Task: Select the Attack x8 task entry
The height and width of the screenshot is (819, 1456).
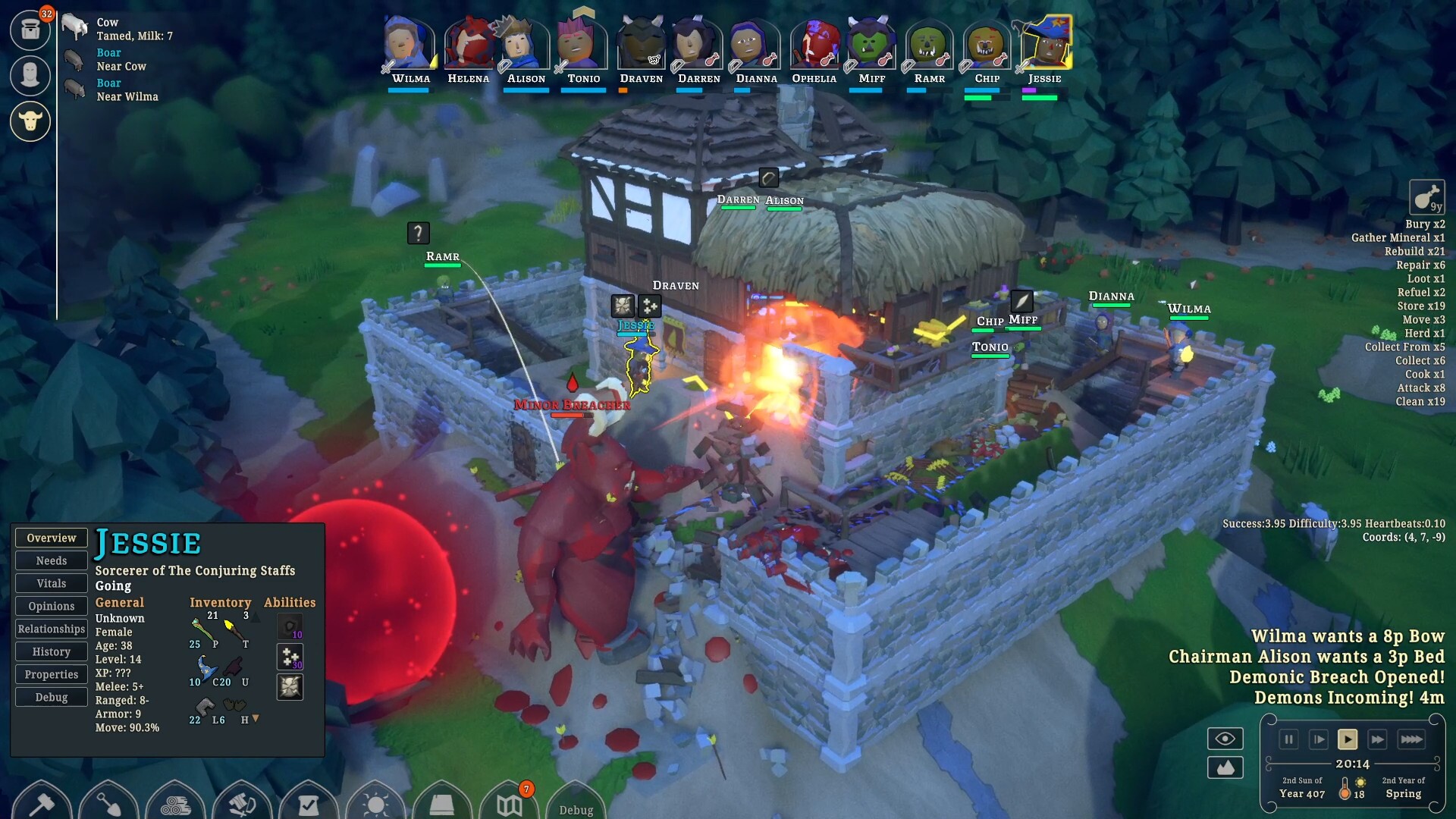Action: click(x=1422, y=388)
